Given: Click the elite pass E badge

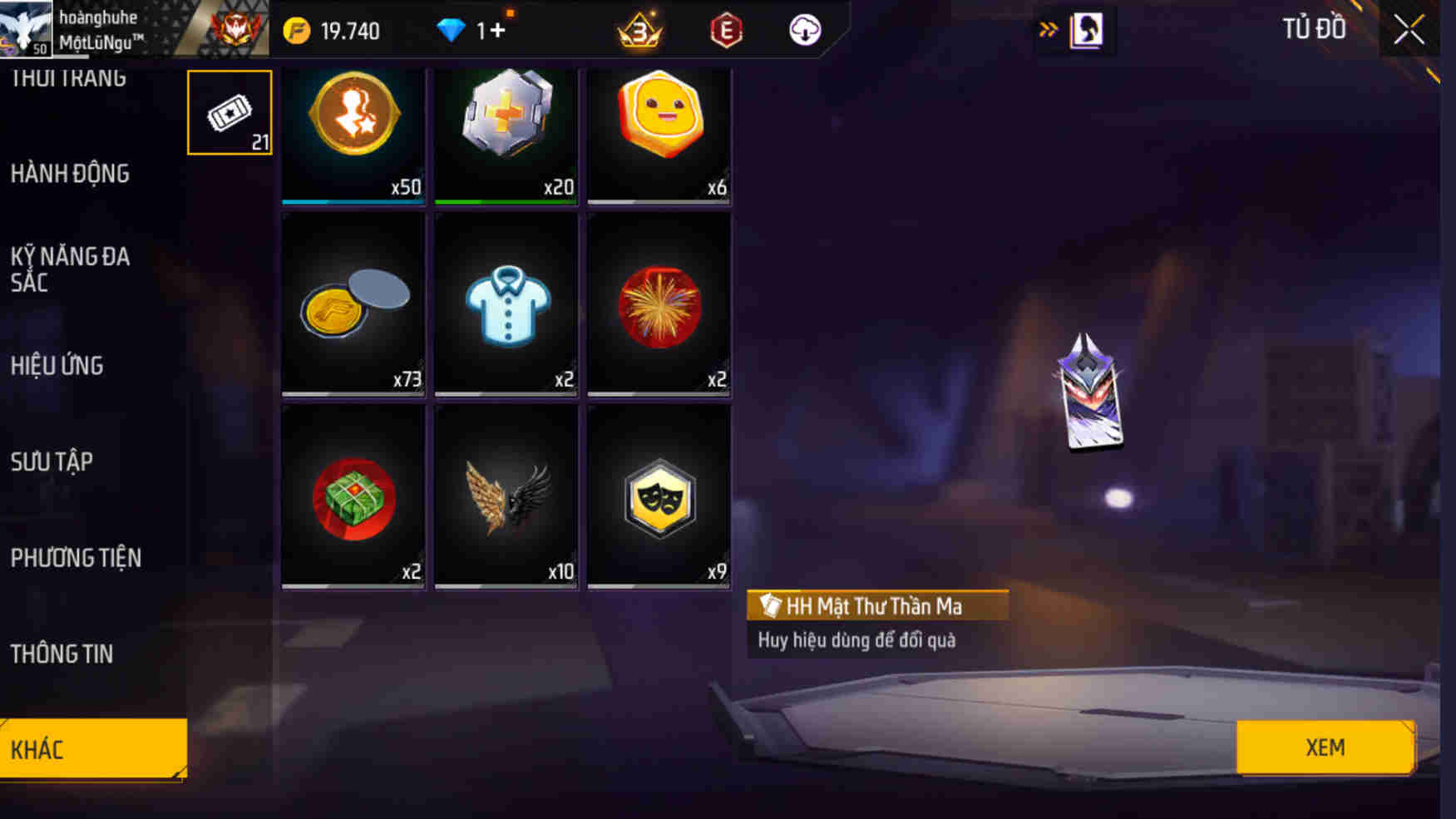Looking at the screenshot, I should tap(726, 32).
